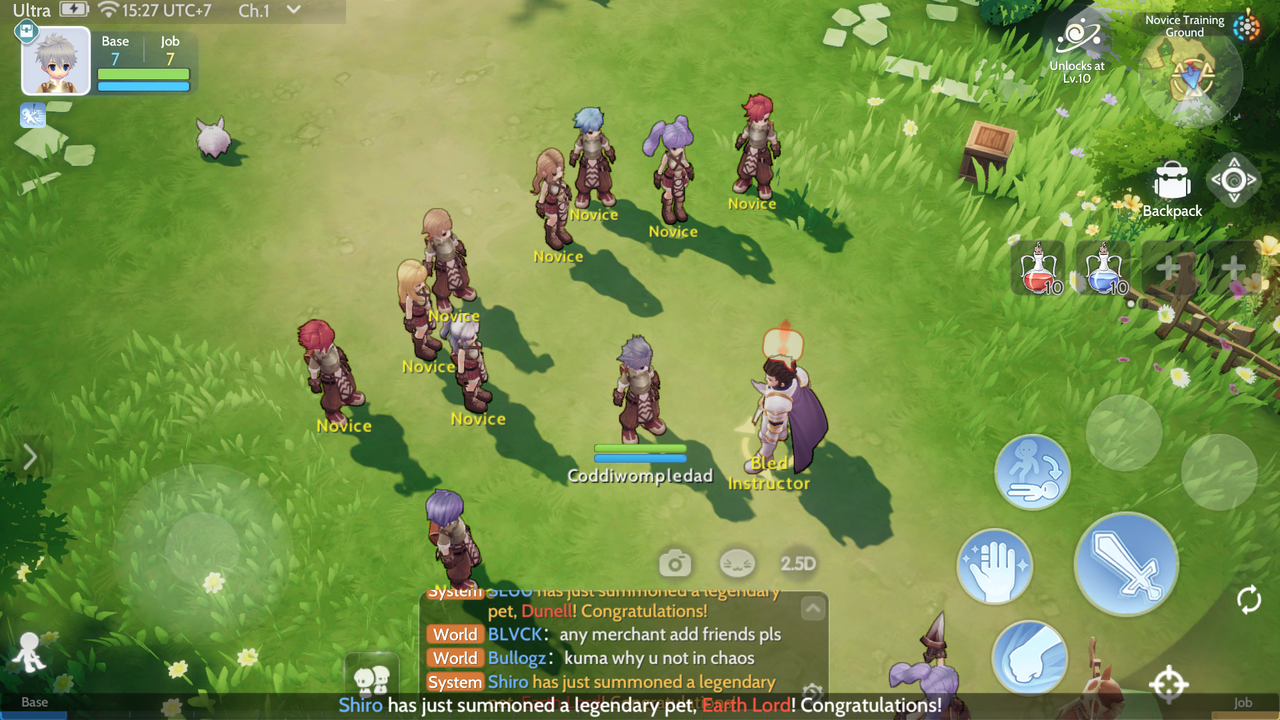Click the swap skill page arrows
This screenshot has width=1280, height=720.
tap(1249, 600)
